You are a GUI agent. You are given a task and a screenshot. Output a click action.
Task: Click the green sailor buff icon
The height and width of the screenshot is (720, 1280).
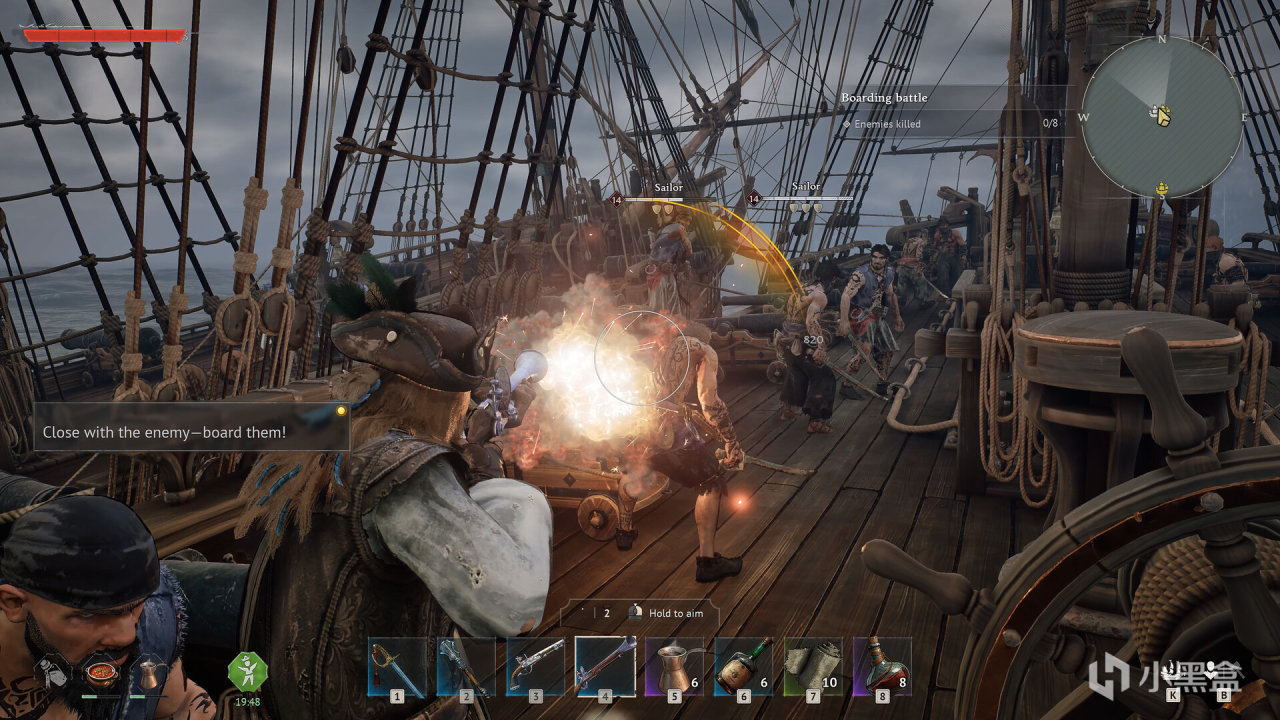[x=247, y=671]
